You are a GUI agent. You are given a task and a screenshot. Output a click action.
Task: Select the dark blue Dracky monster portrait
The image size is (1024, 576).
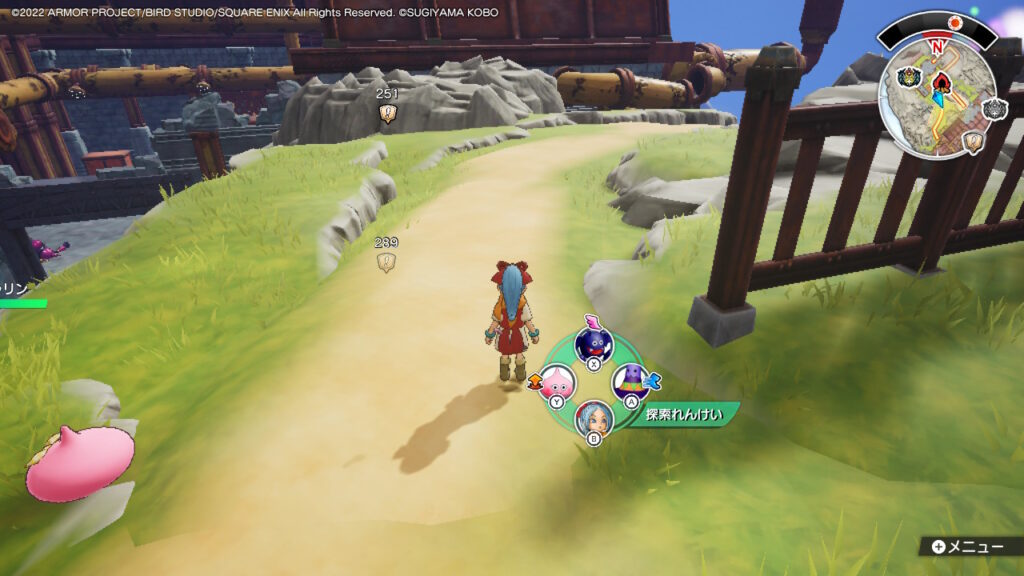tap(592, 345)
